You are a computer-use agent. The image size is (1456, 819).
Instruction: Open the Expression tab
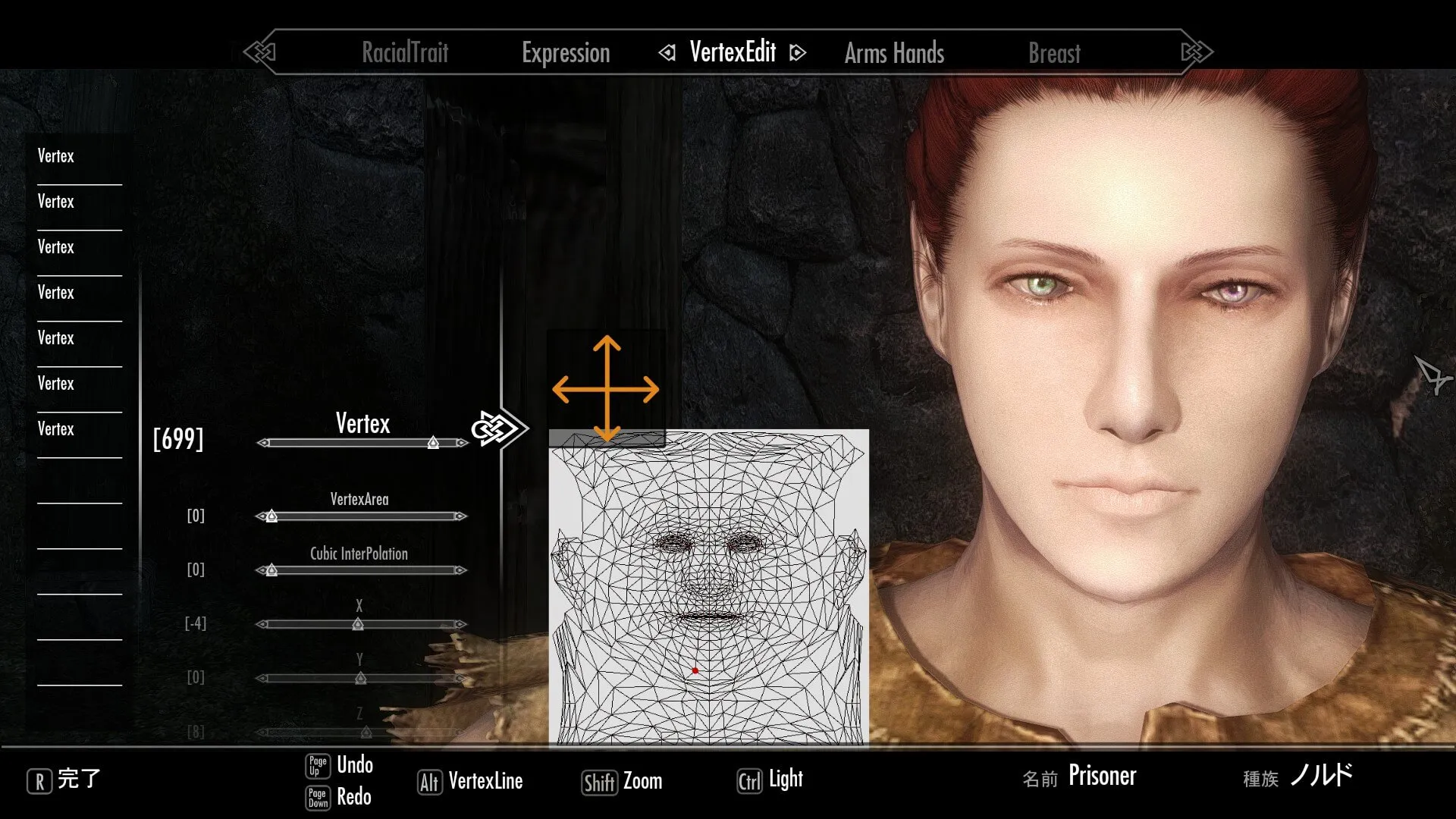pyautogui.click(x=566, y=52)
